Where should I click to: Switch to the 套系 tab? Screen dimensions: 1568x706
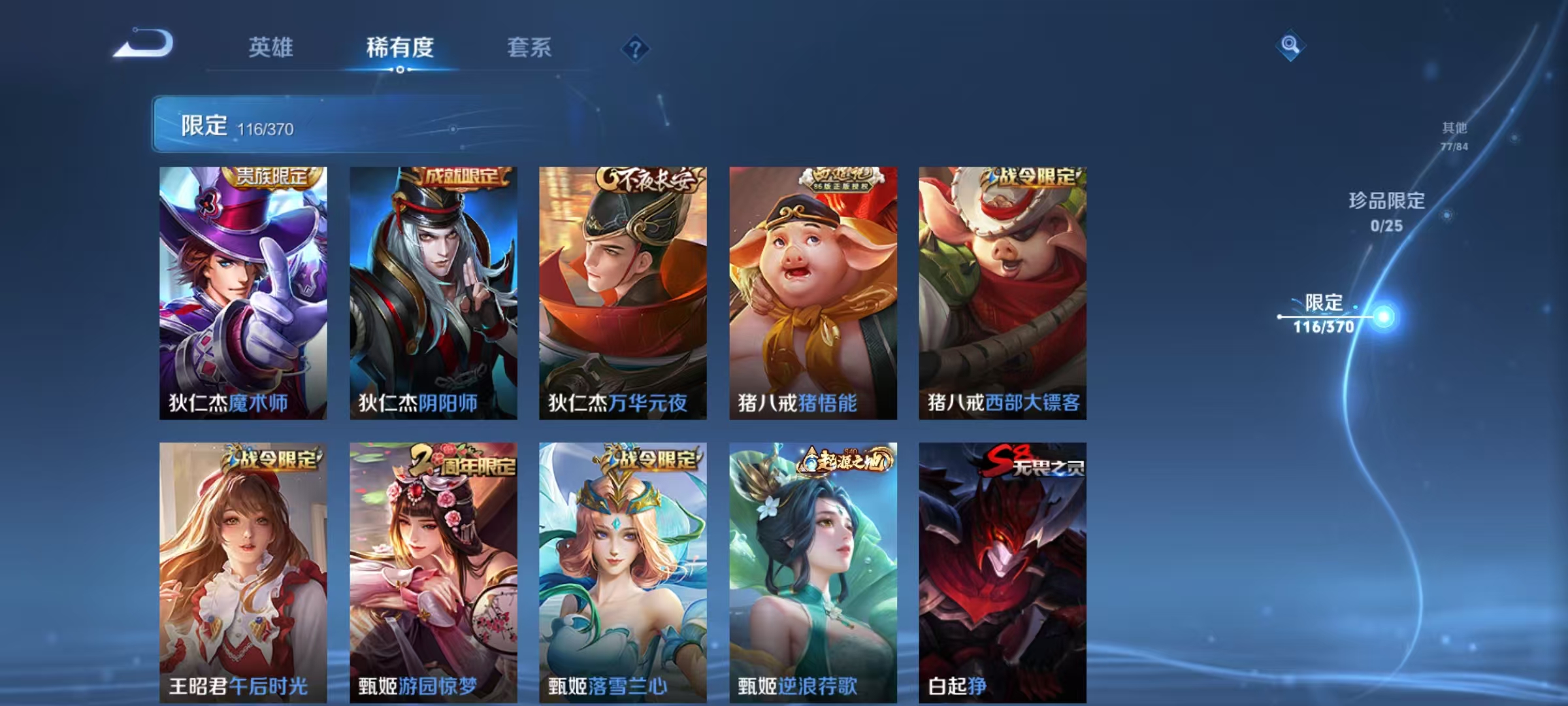(529, 46)
